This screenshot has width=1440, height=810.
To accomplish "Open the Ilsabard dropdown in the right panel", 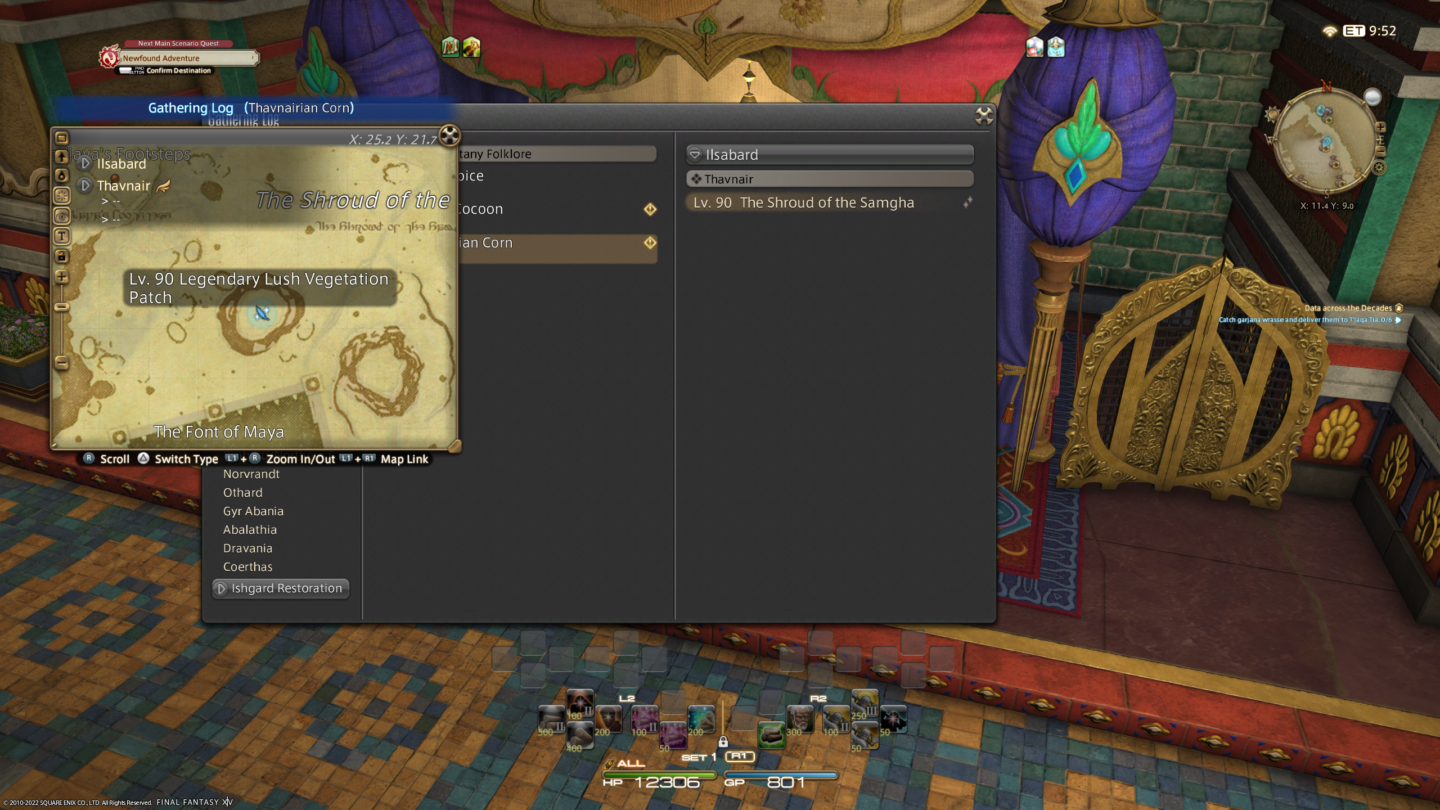I will click(829, 154).
